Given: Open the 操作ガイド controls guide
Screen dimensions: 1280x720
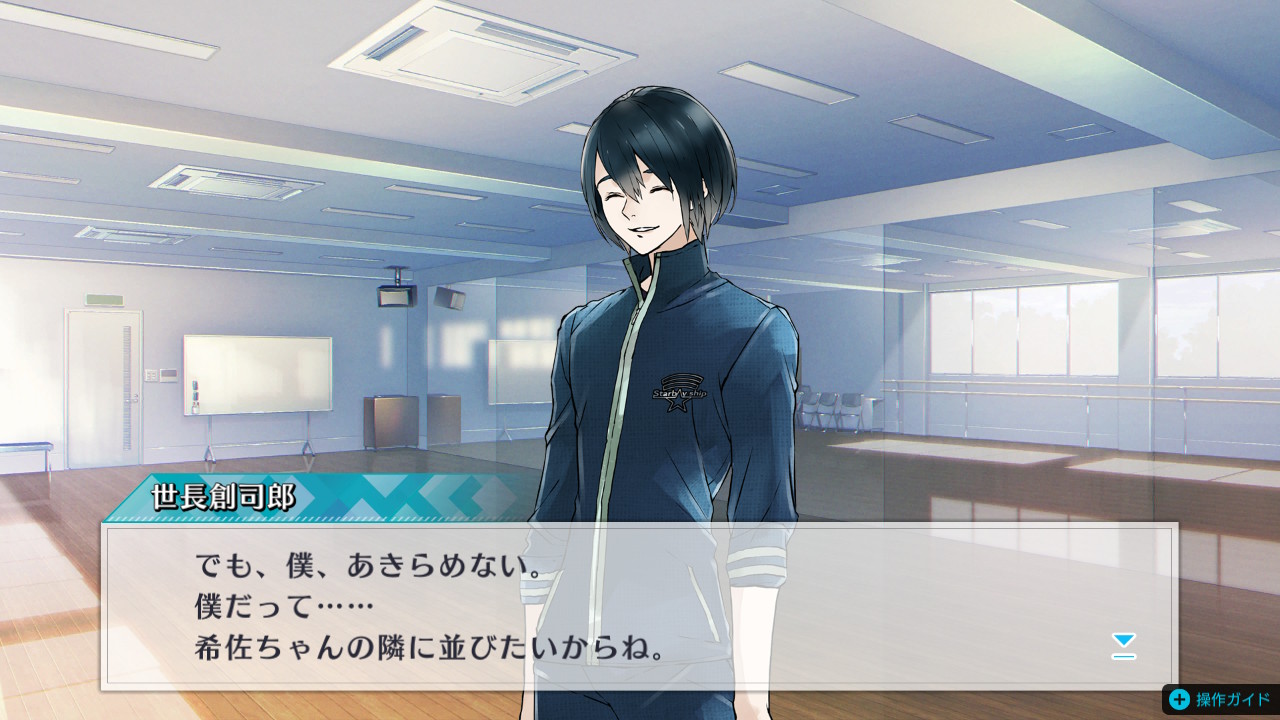Looking at the screenshot, I should pos(1221,699).
